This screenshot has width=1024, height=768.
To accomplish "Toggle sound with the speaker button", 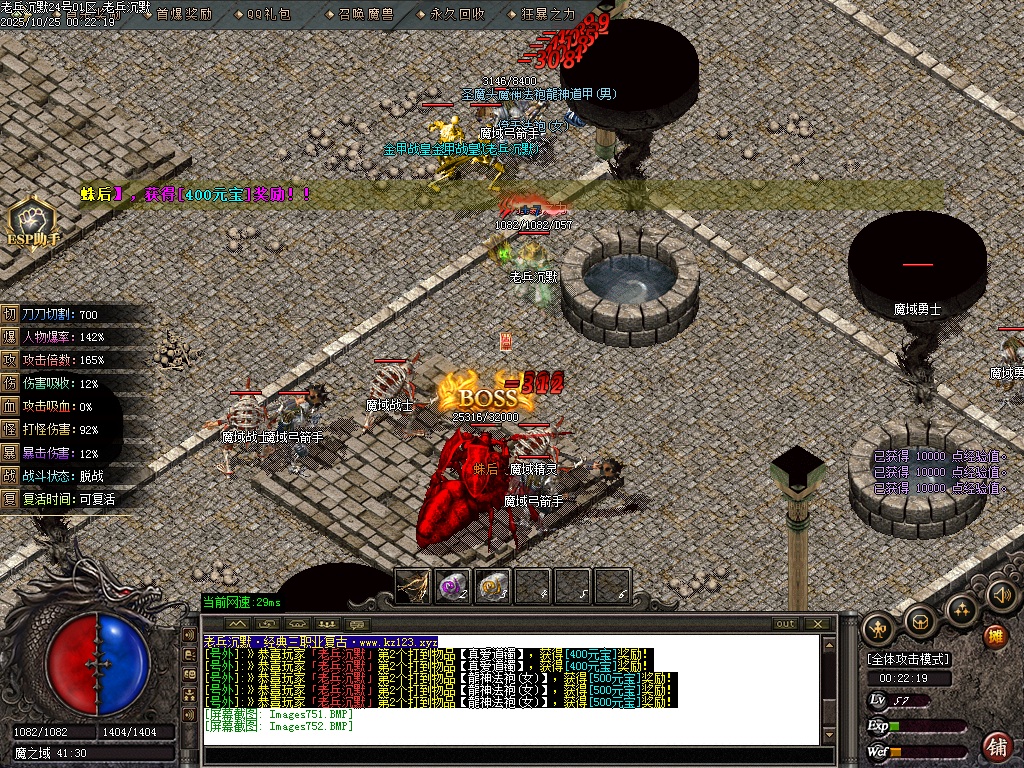I will (x=1001, y=596).
